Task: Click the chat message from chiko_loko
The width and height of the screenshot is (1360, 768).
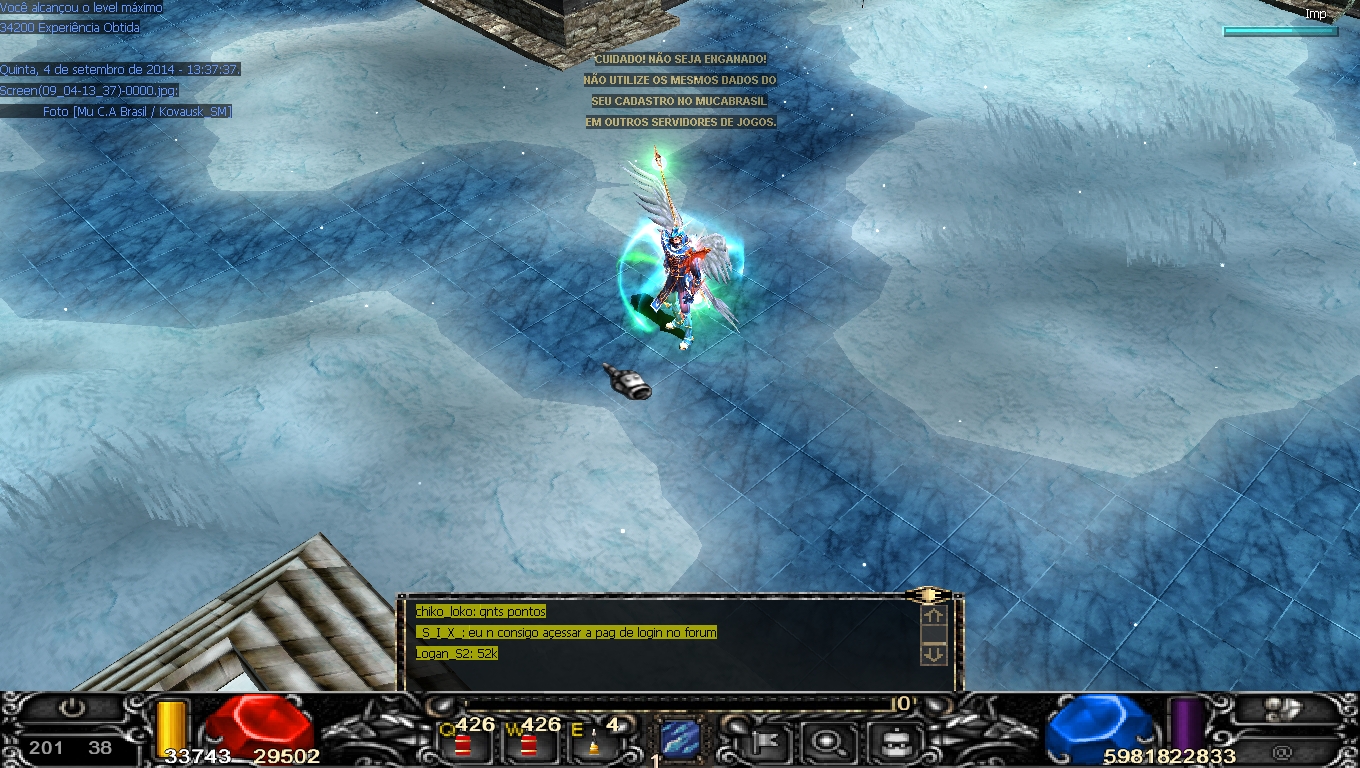Action: point(481,612)
